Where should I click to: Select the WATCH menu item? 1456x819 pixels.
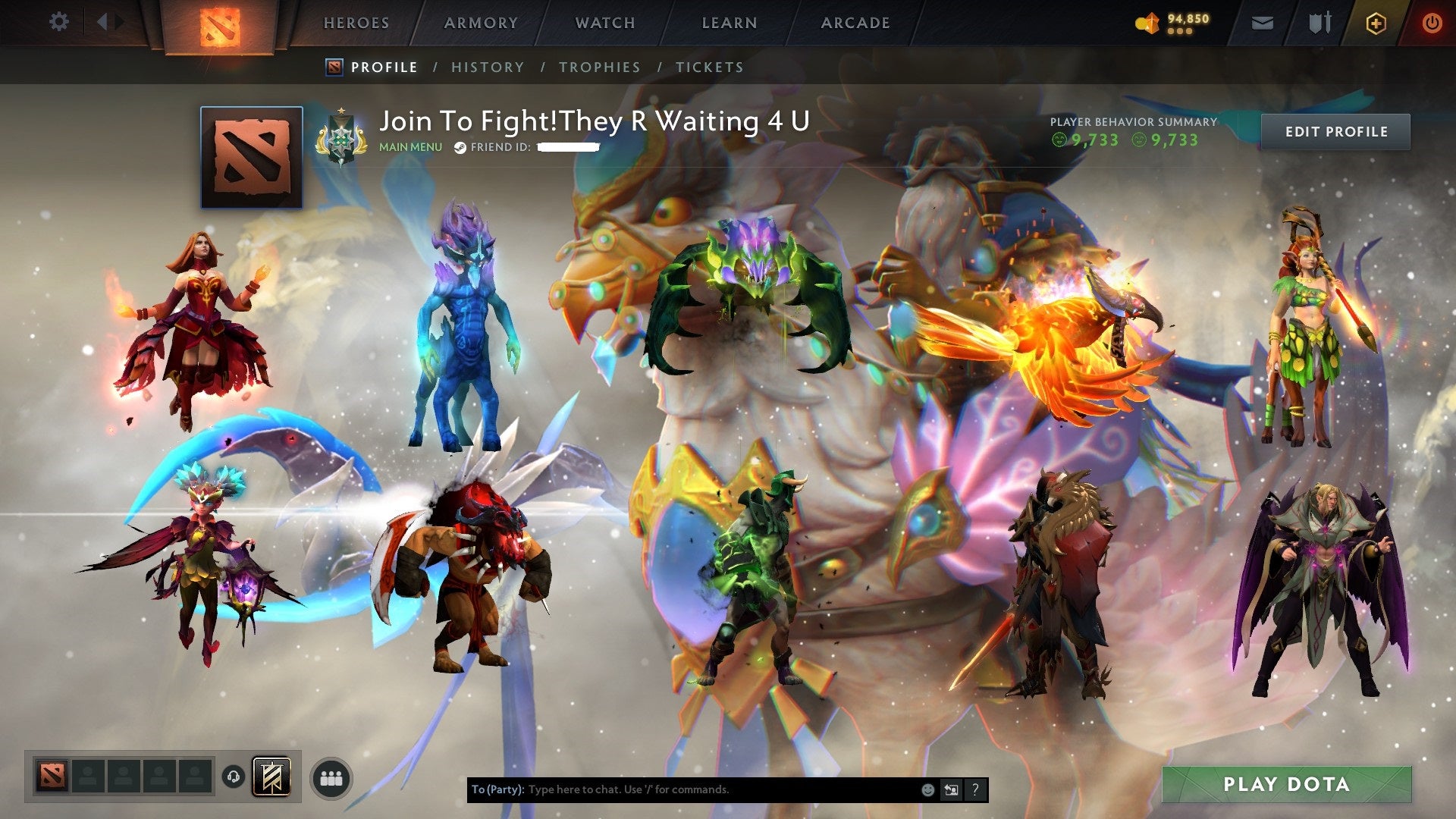tap(605, 23)
